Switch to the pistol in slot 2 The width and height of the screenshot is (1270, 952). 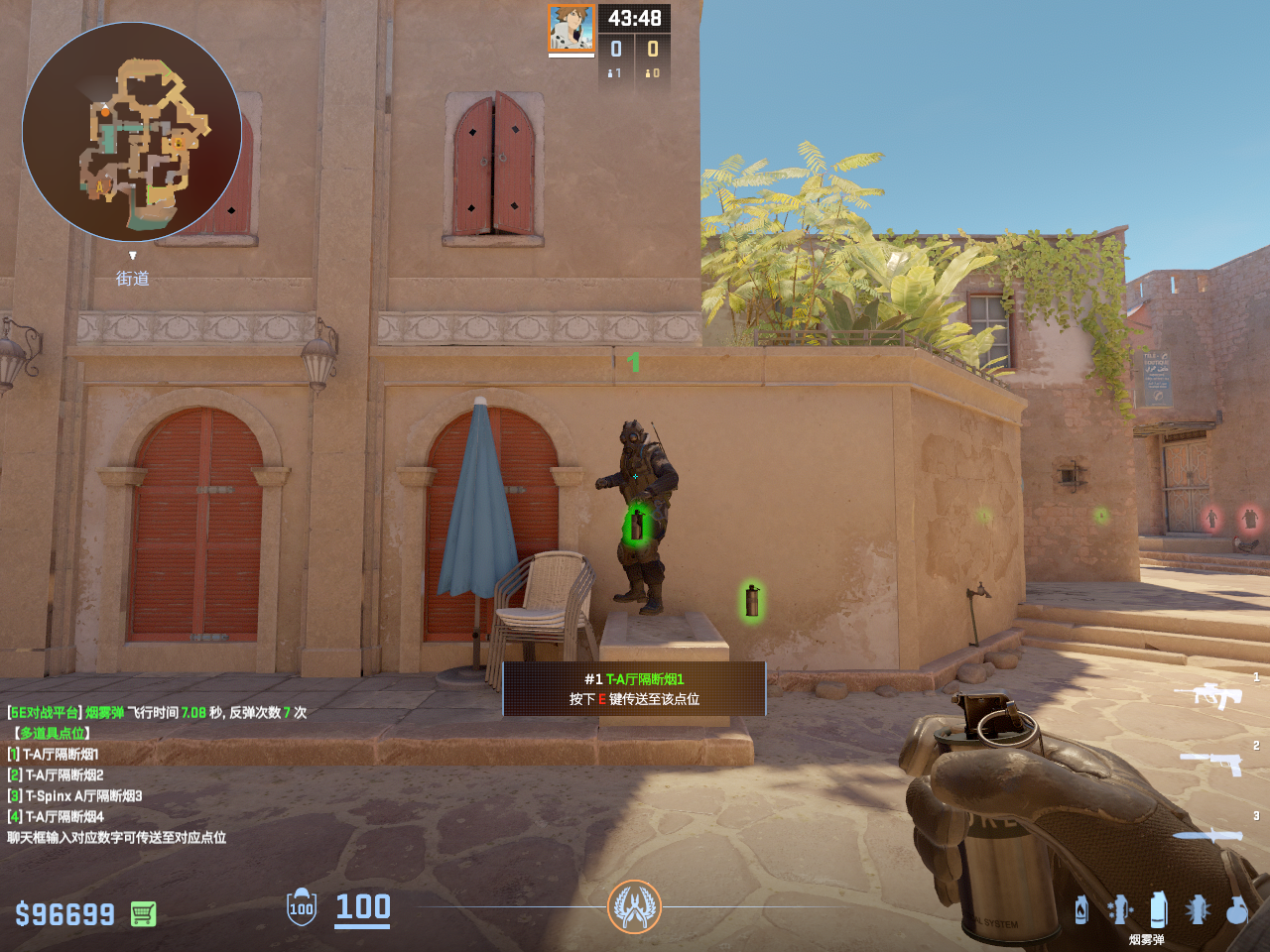pos(1211,763)
